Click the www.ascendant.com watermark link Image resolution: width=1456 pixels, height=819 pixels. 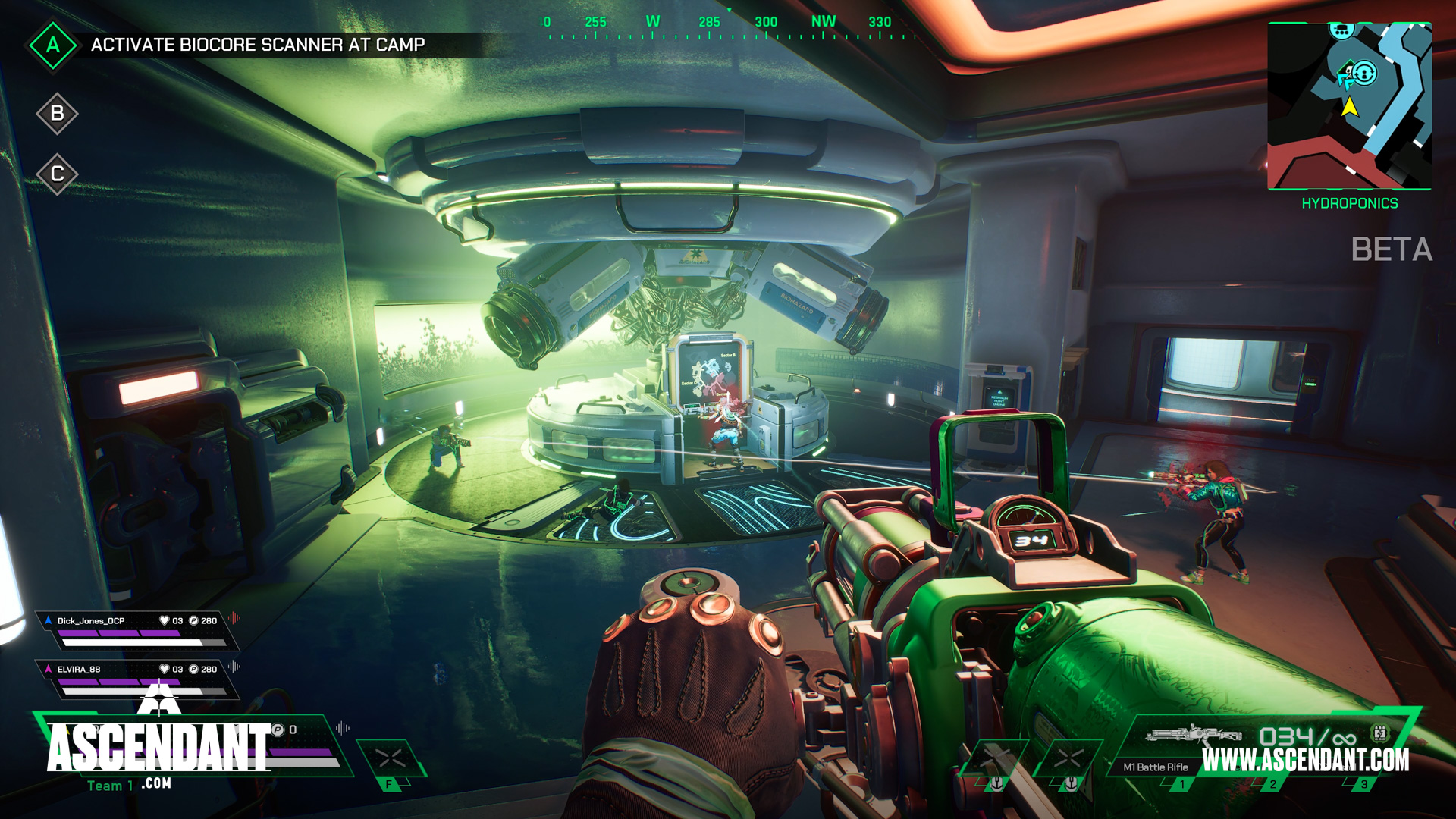click(x=1306, y=760)
